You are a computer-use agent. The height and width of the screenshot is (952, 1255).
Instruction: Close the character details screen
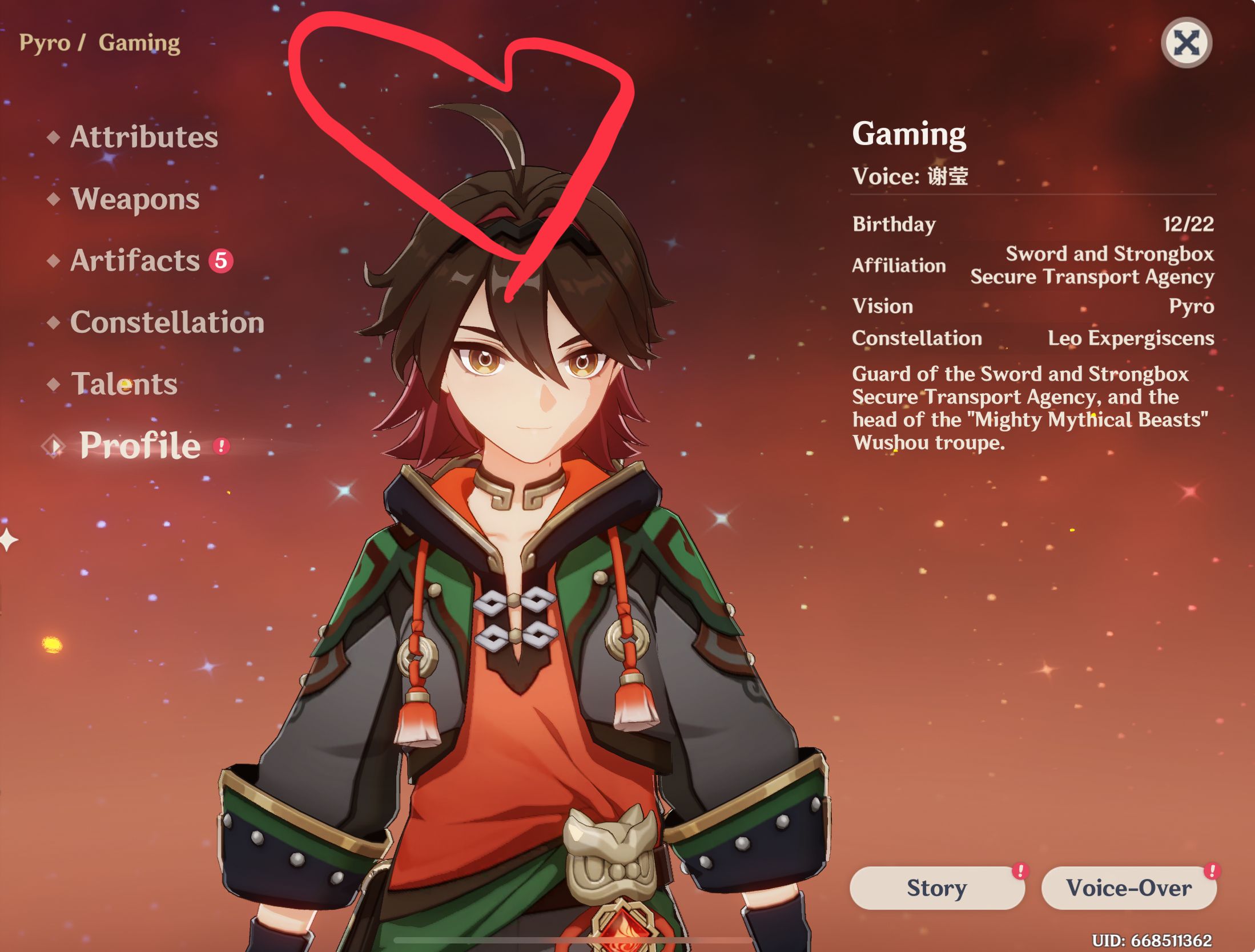coord(1187,42)
